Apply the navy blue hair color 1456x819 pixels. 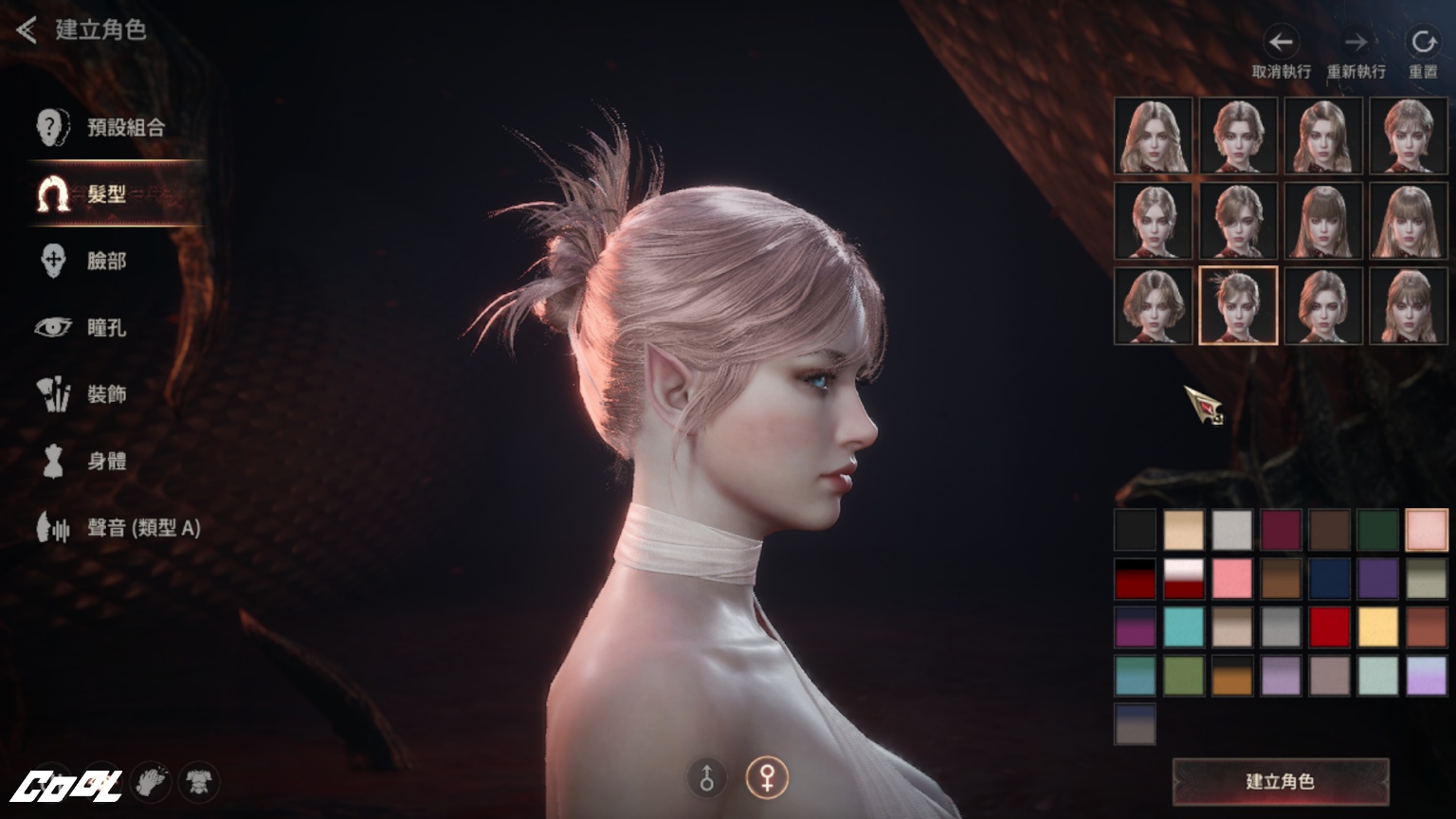coord(1329,578)
